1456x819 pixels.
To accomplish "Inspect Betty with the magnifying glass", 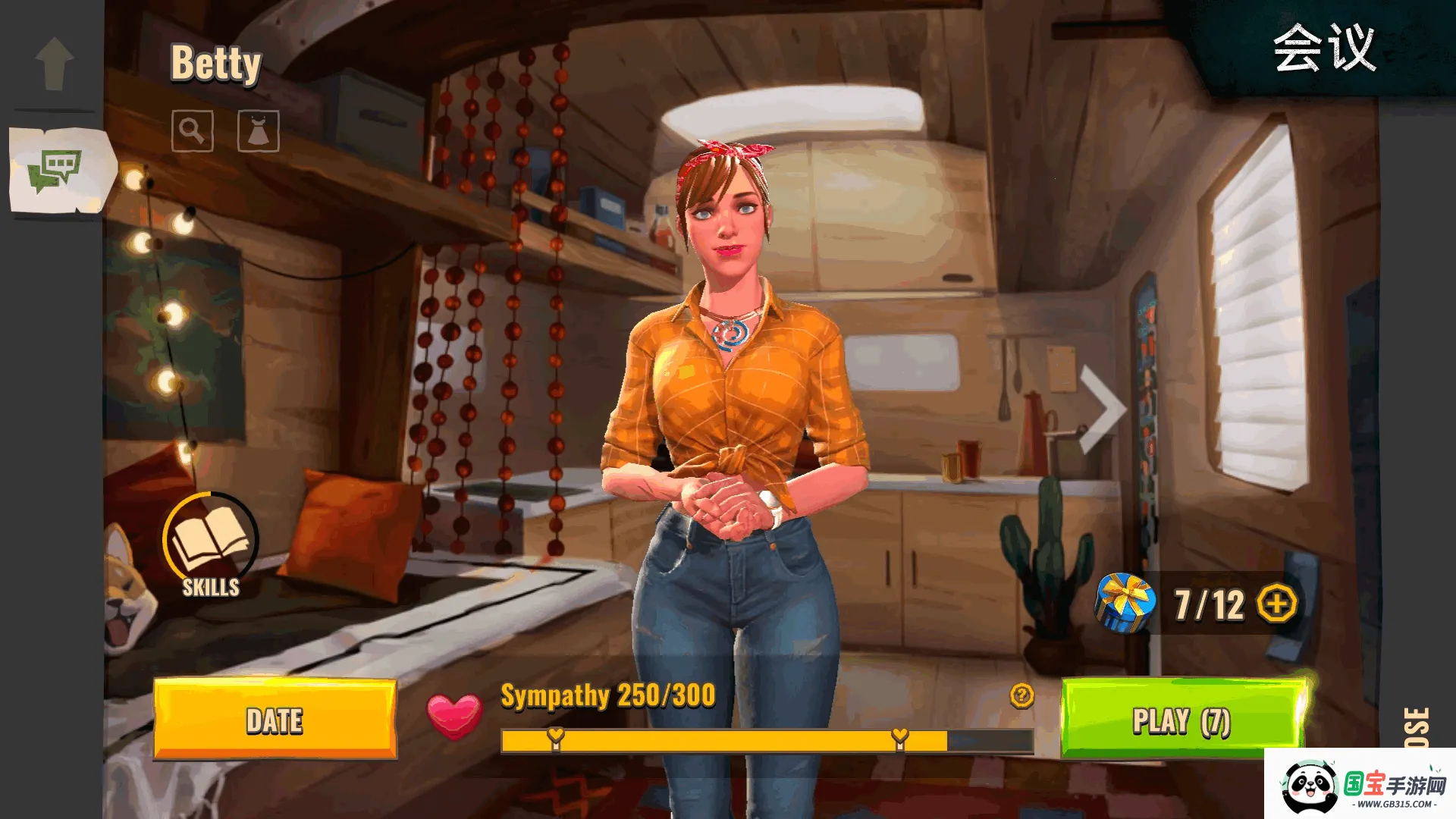I will click(192, 131).
